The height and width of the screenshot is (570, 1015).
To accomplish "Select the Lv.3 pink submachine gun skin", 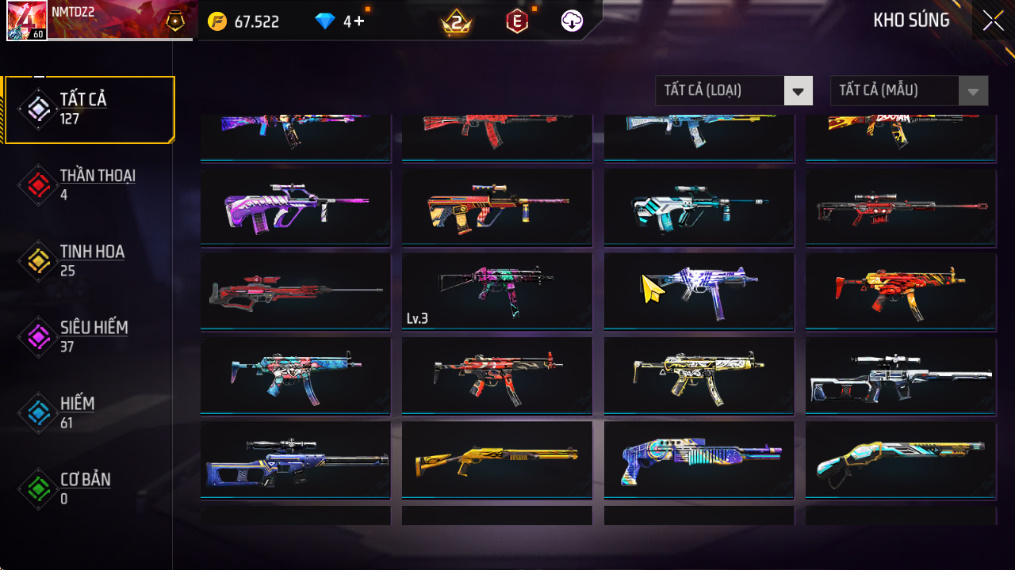I will point(496,291).
